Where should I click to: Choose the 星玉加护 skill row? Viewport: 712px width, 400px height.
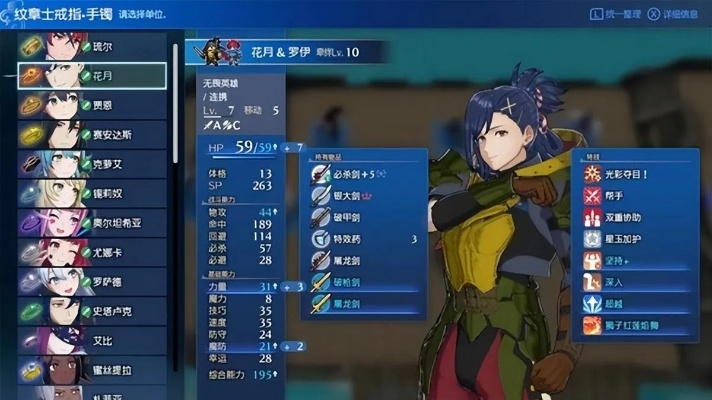pyautogui.click(x=638, y=239)
